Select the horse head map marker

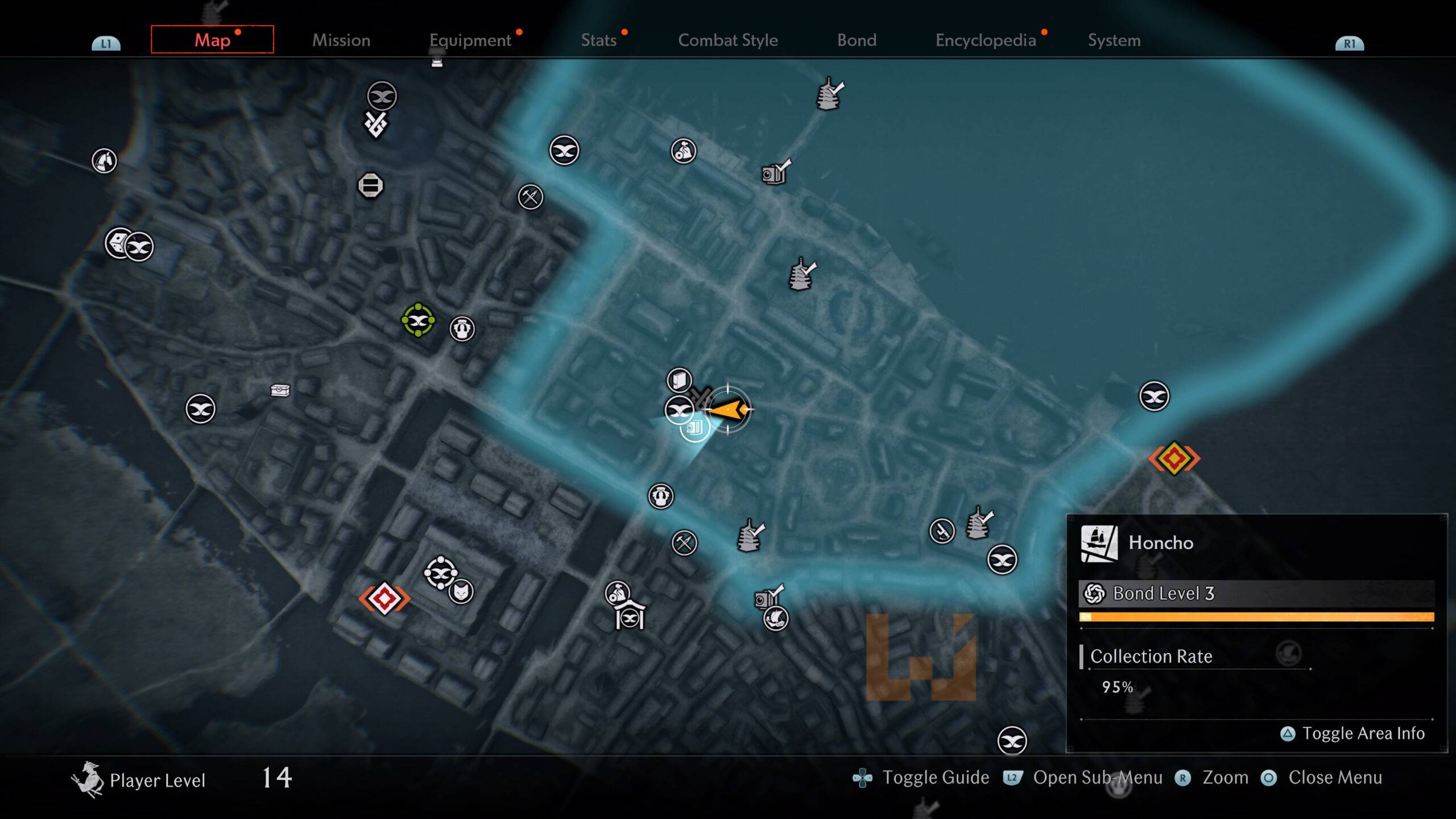[x=104, y=161]
